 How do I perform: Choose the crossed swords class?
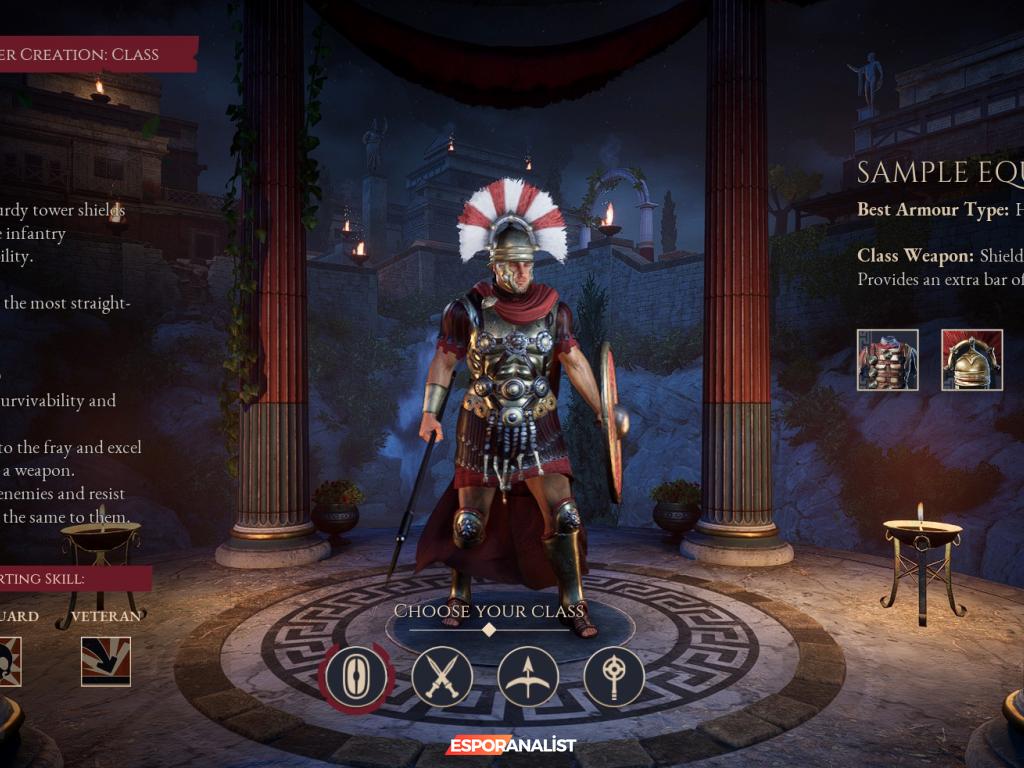[x=442, y=677]
